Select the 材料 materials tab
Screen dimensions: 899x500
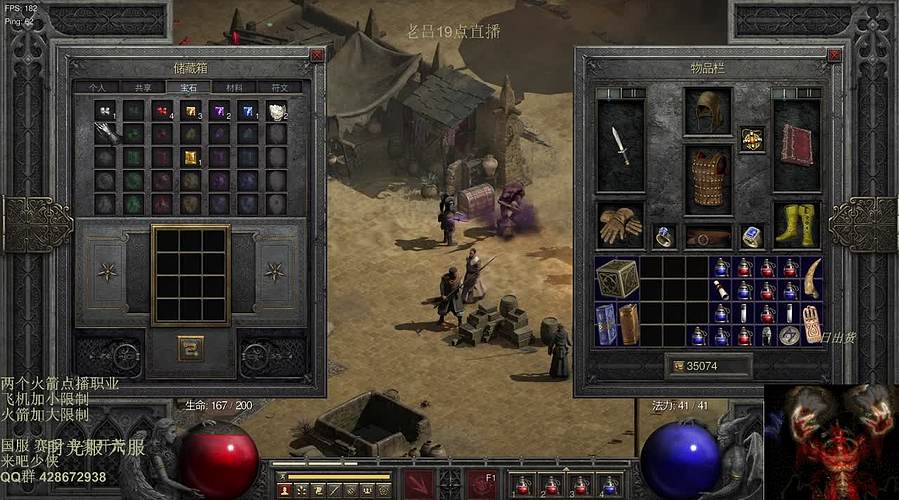coord(233,88)
